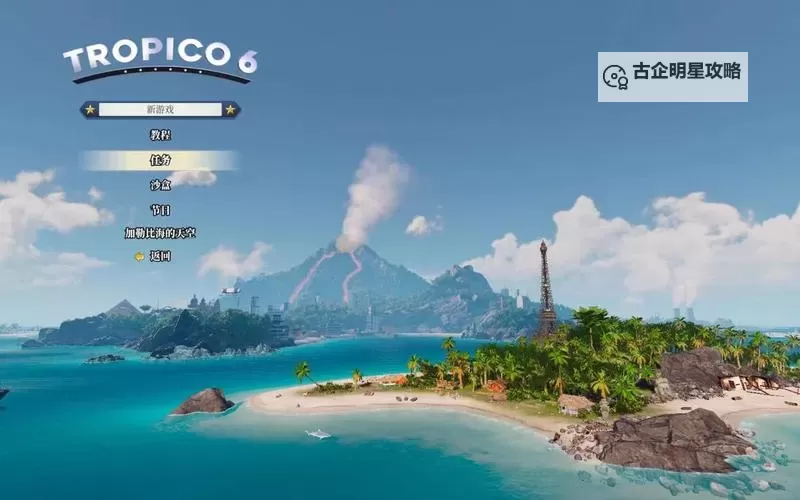Open the 教程 tutorial entry
This screenshot has width=800, height=500.
[x=160, y=135]
